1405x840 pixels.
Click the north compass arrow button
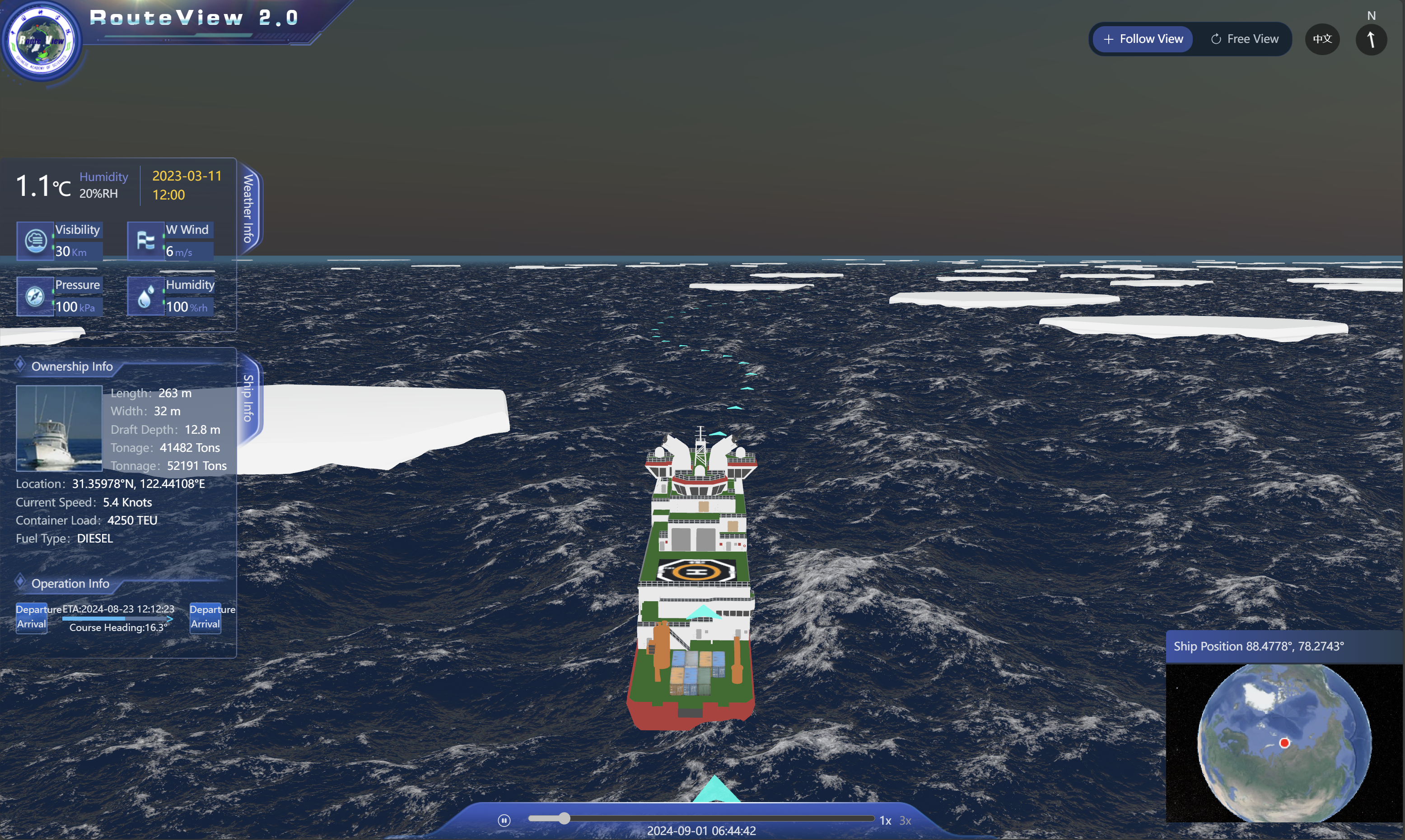click(1371, 40)
